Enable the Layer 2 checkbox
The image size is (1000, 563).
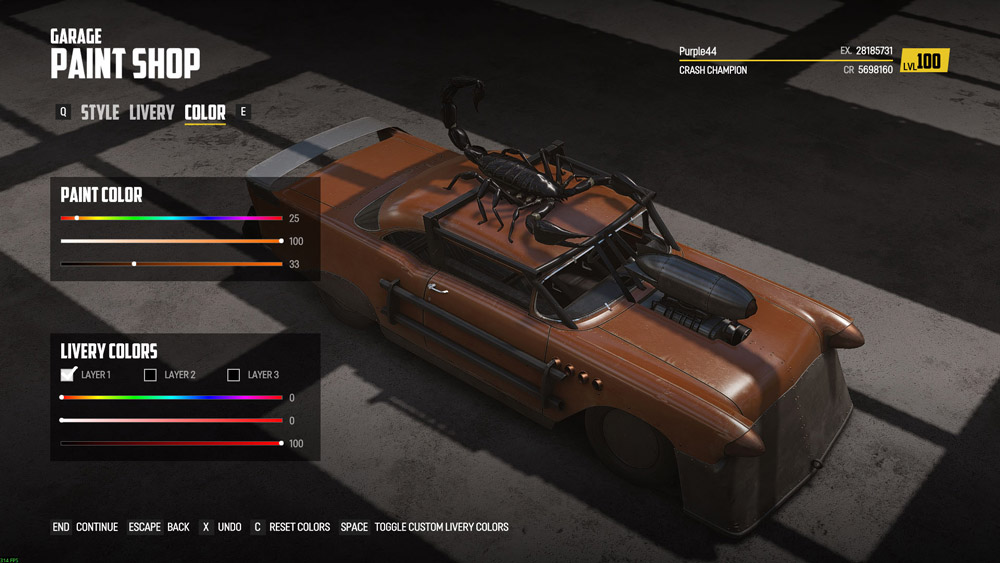coord(151,375)
